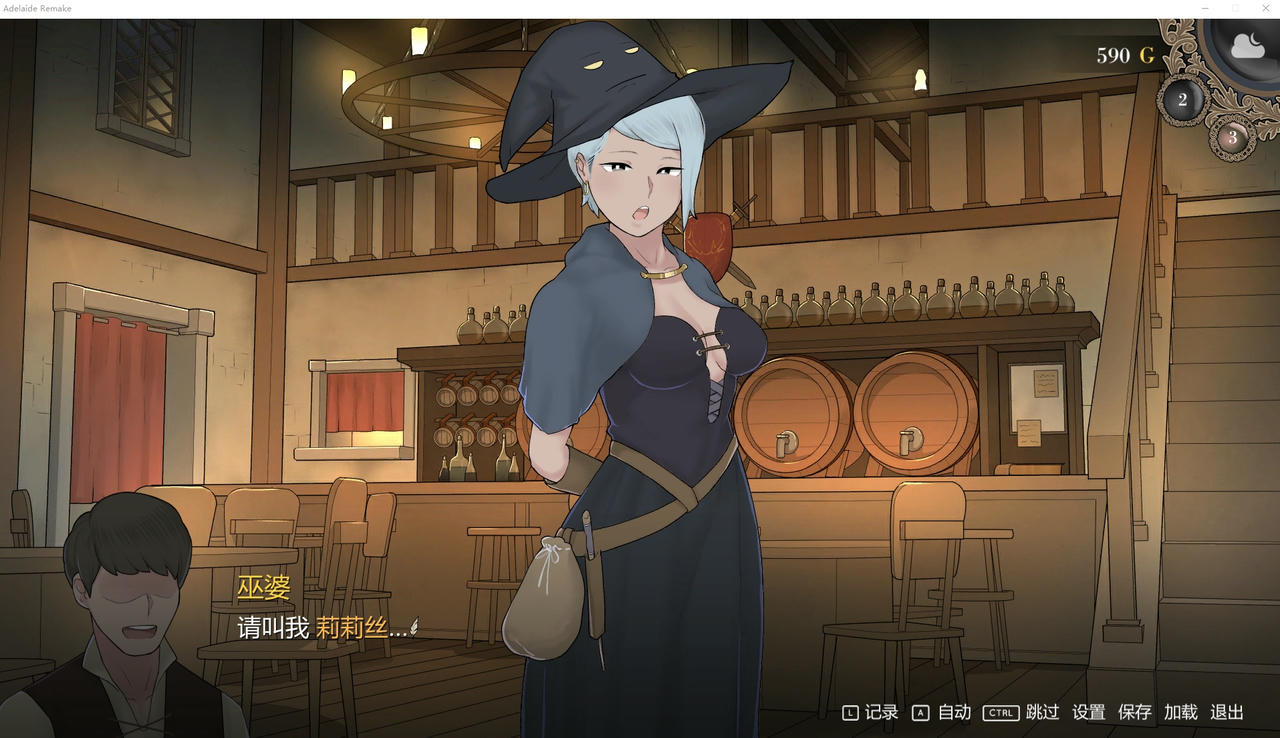Toggle the cloudy moon night indicator

point(1246,44)
